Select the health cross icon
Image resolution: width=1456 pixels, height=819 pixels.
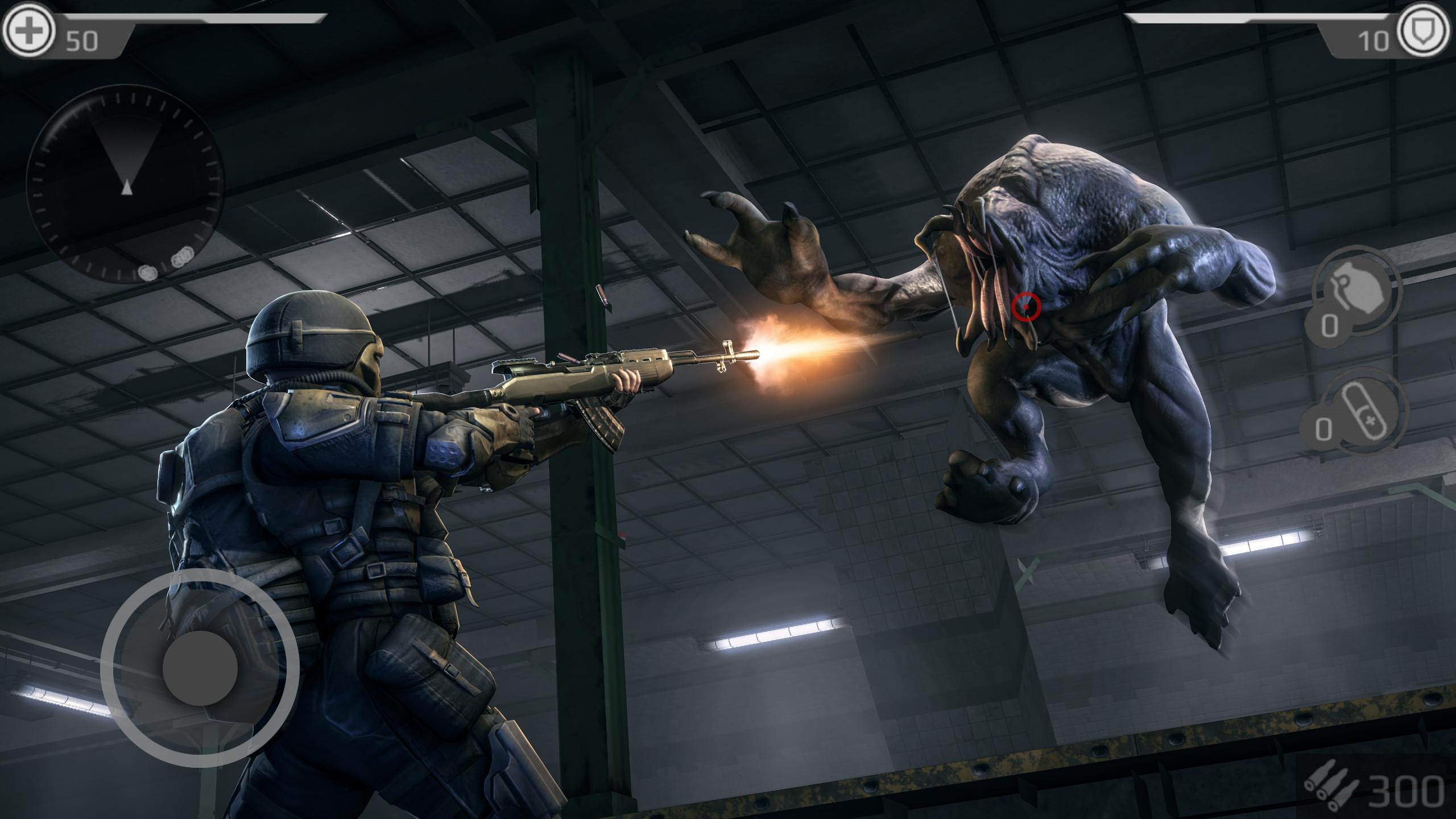[29, 29]
